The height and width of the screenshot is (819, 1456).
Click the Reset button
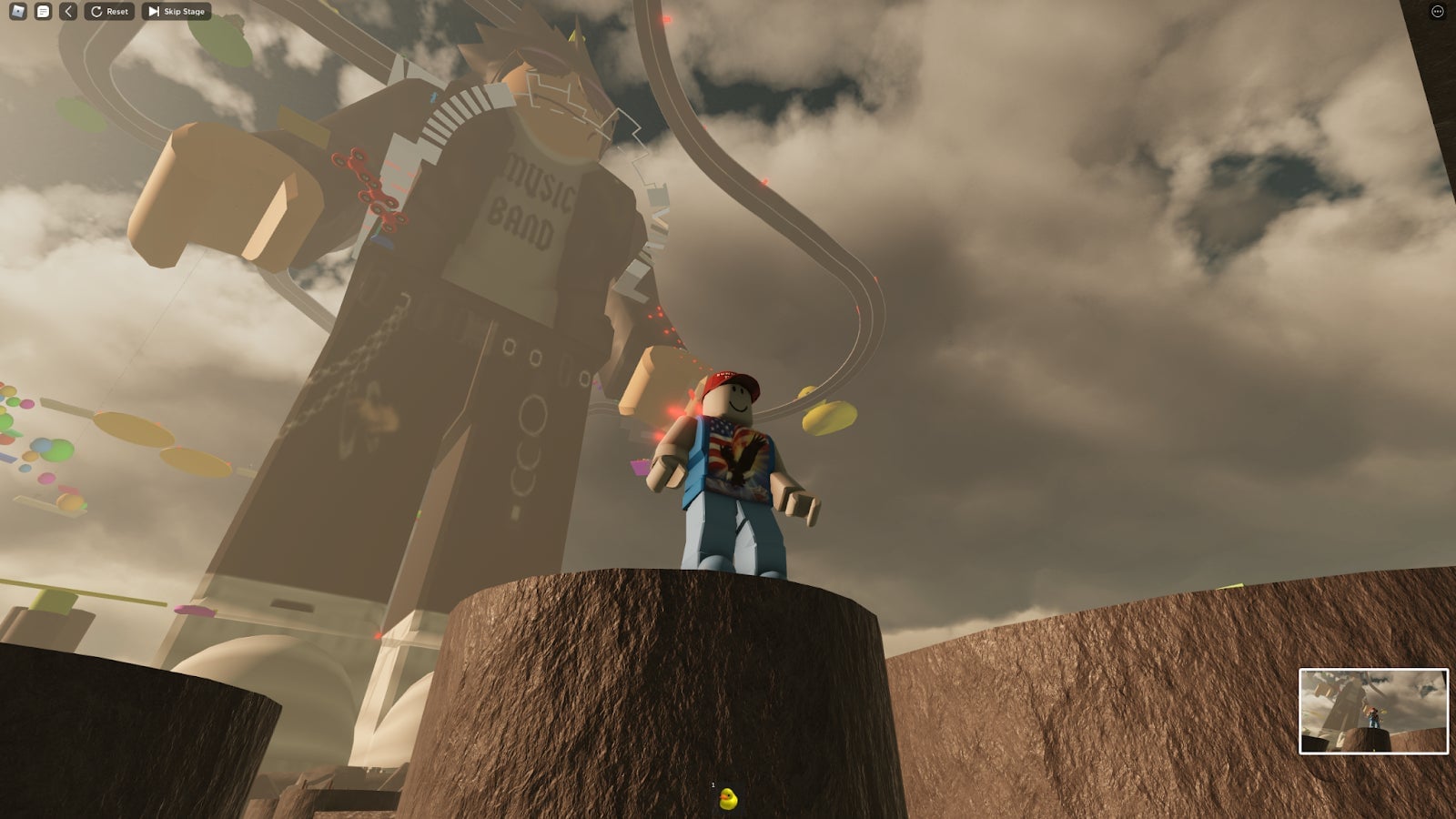(109, 12)
